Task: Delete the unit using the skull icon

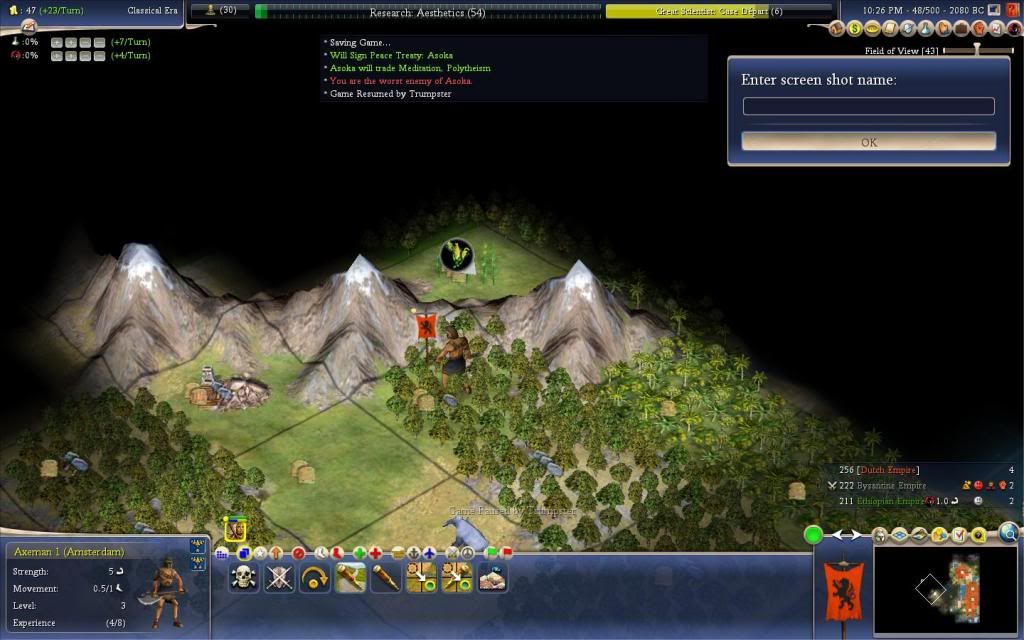Action: click(x=244, y=577)
